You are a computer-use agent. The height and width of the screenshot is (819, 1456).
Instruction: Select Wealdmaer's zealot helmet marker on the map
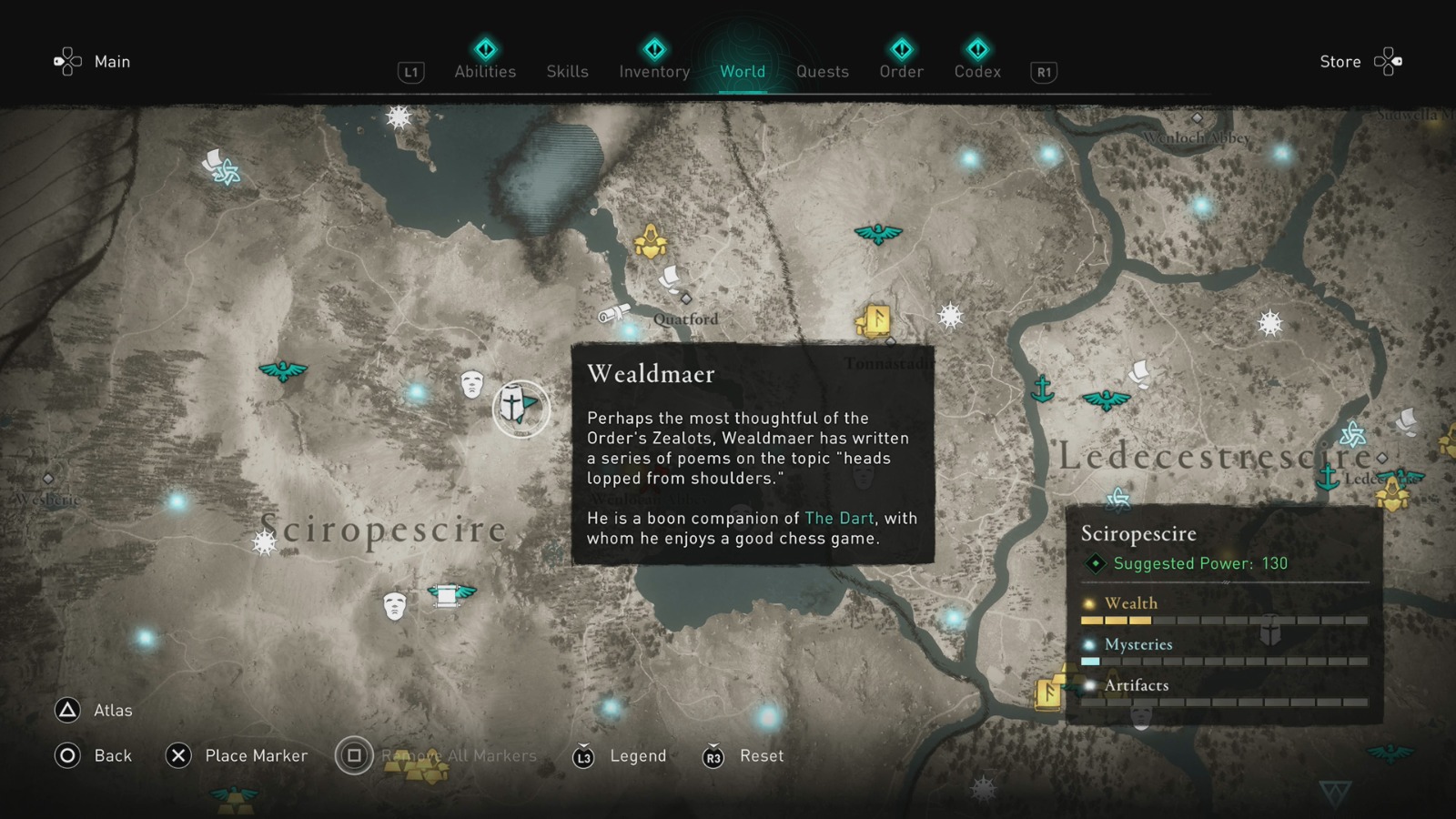[521, 408]
